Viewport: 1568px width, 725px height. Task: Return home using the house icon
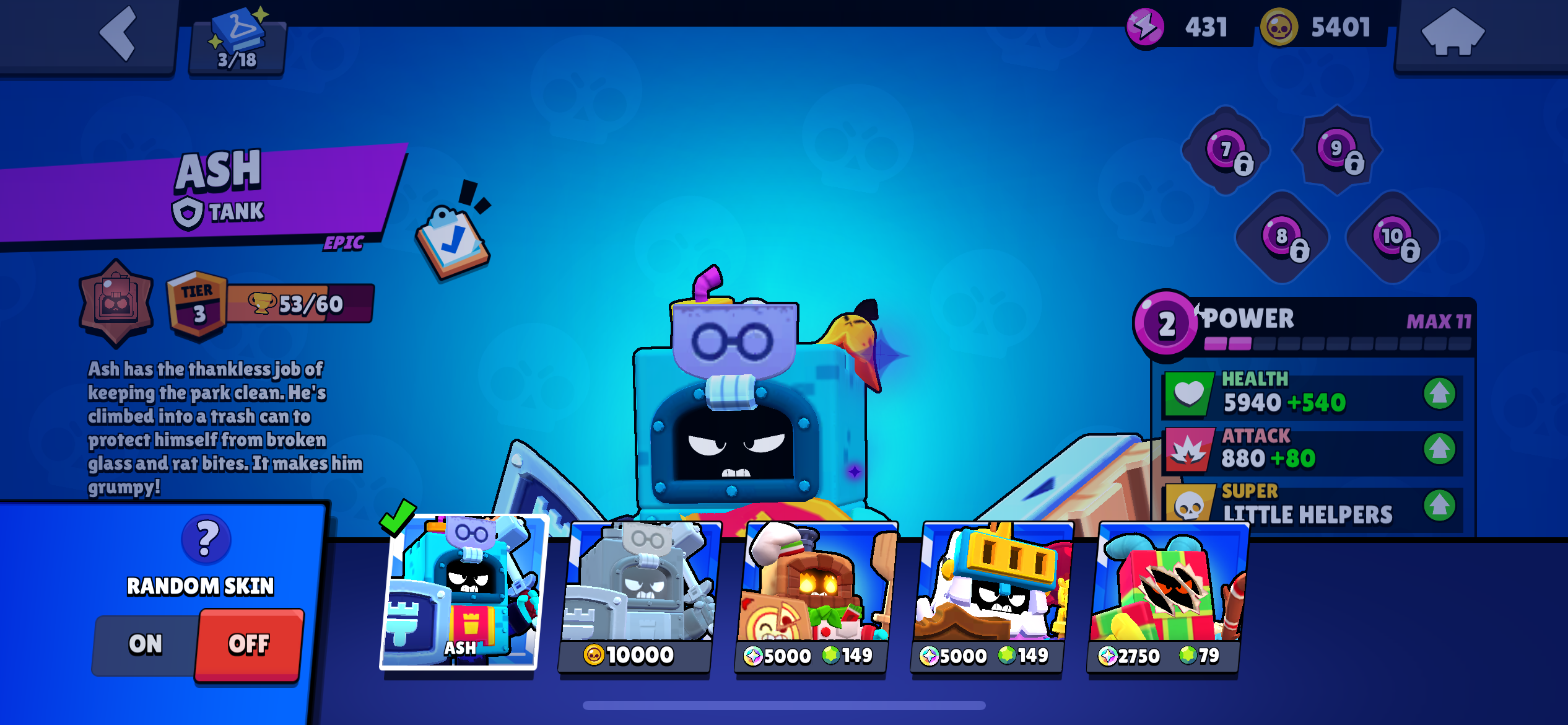1456,38
